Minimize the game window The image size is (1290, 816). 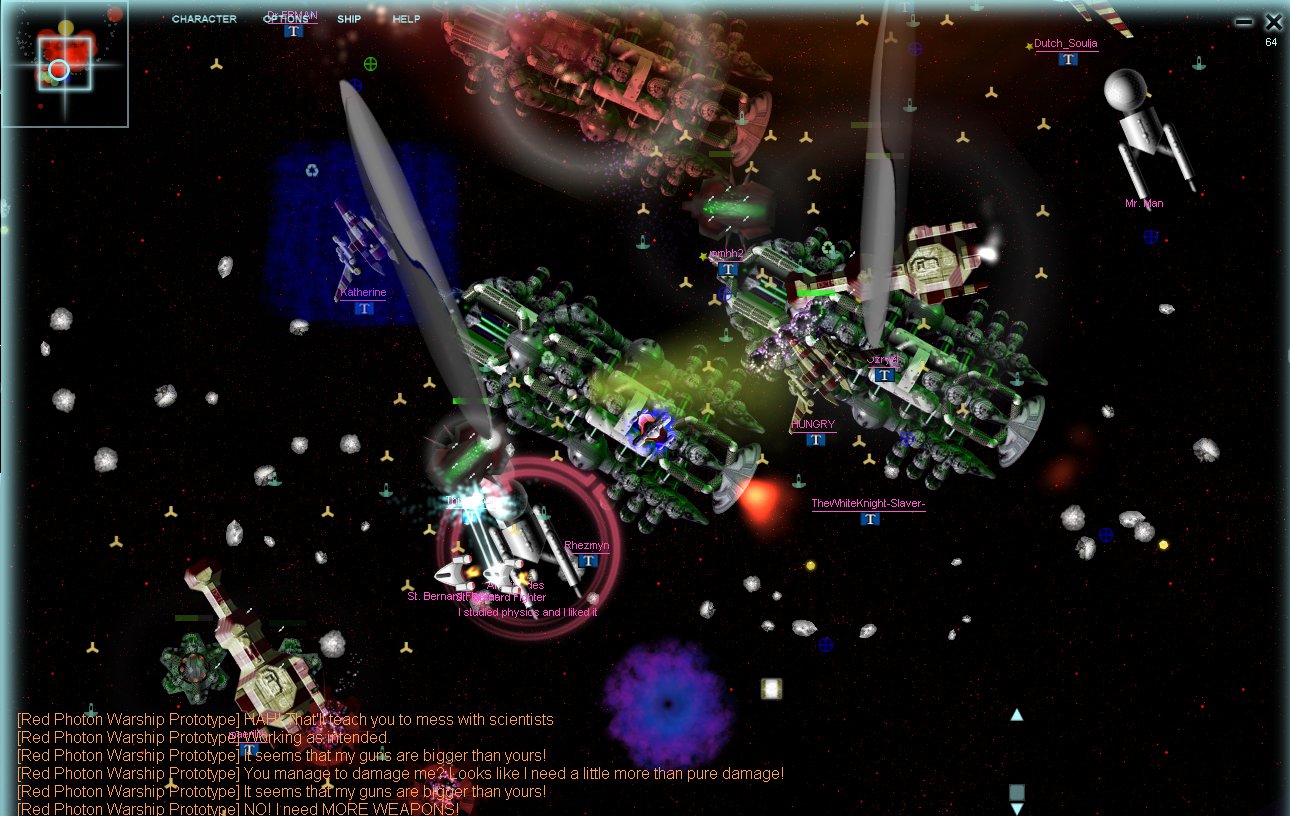(x=1243, y=22)
